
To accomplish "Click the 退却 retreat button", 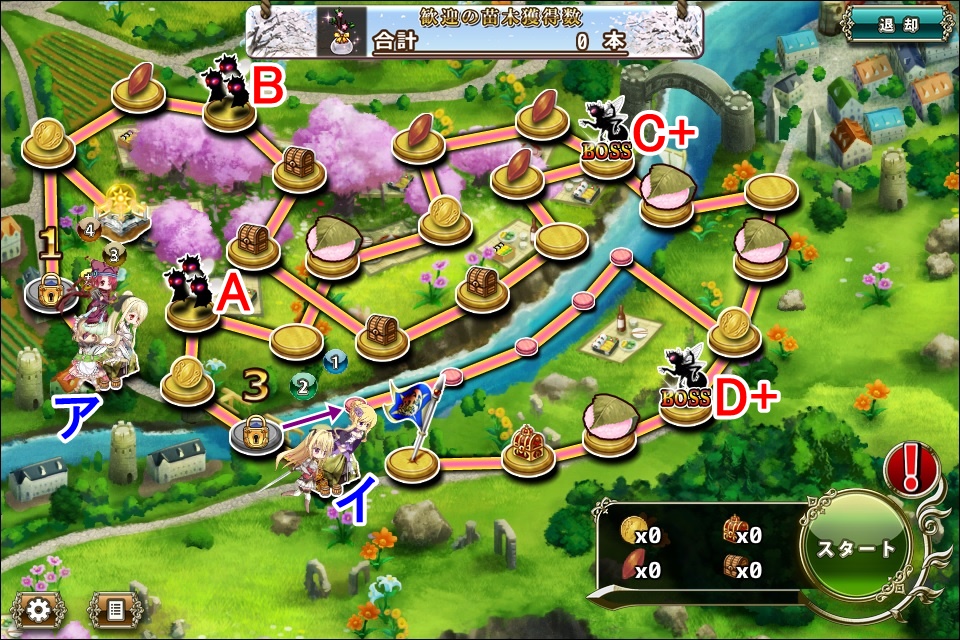I will pos(899,23).
